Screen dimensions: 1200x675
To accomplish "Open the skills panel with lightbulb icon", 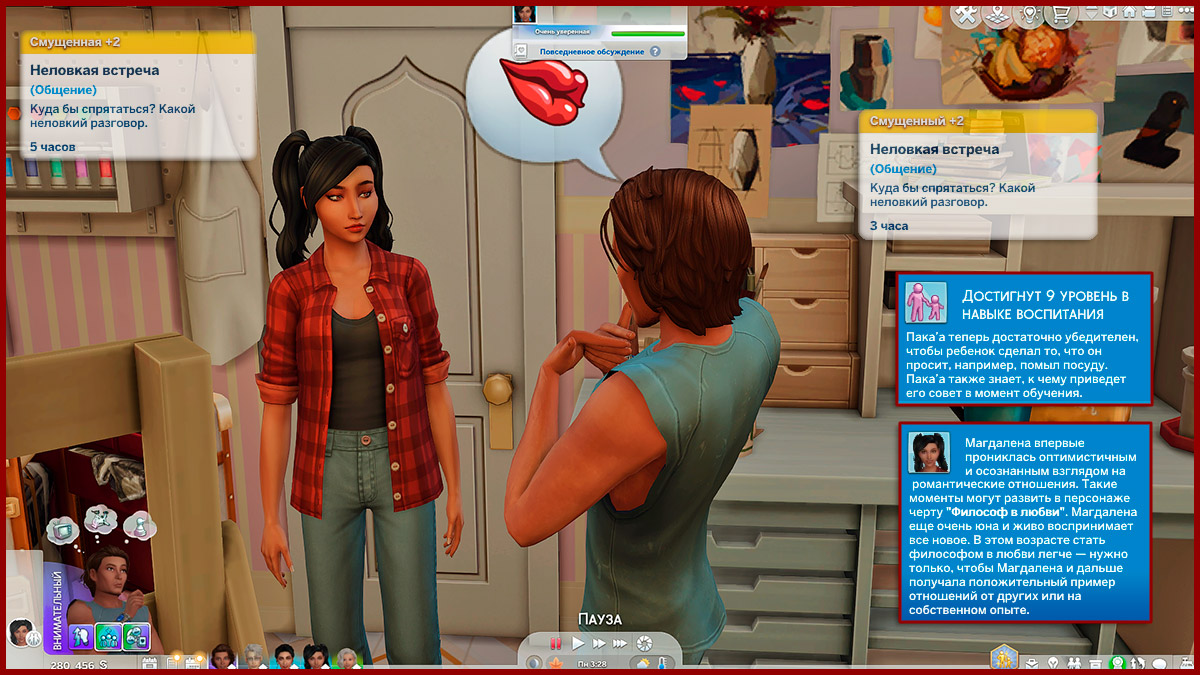I will (x=1051, y=664).
